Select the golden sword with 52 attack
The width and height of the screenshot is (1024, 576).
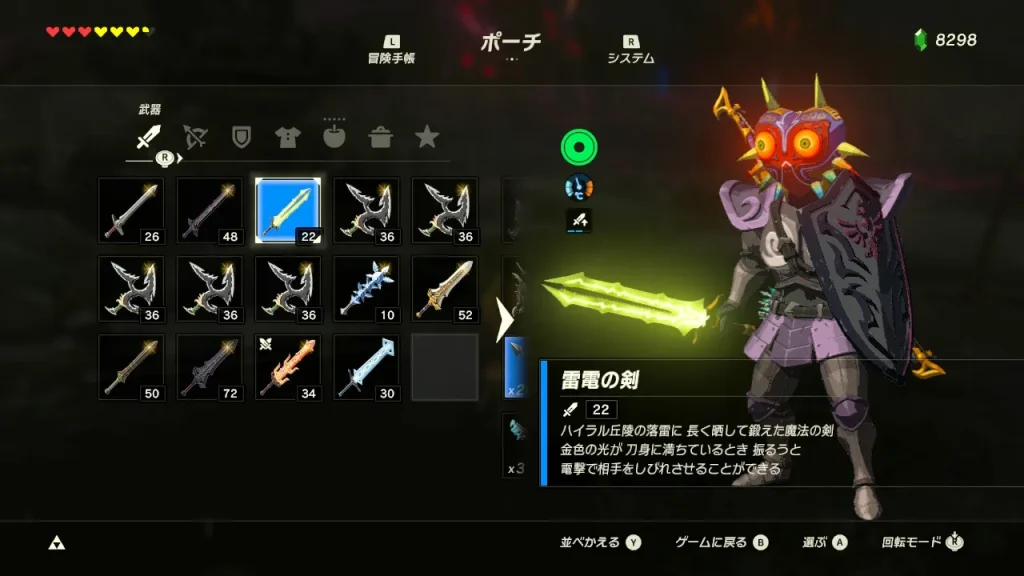tap(444, 288)
